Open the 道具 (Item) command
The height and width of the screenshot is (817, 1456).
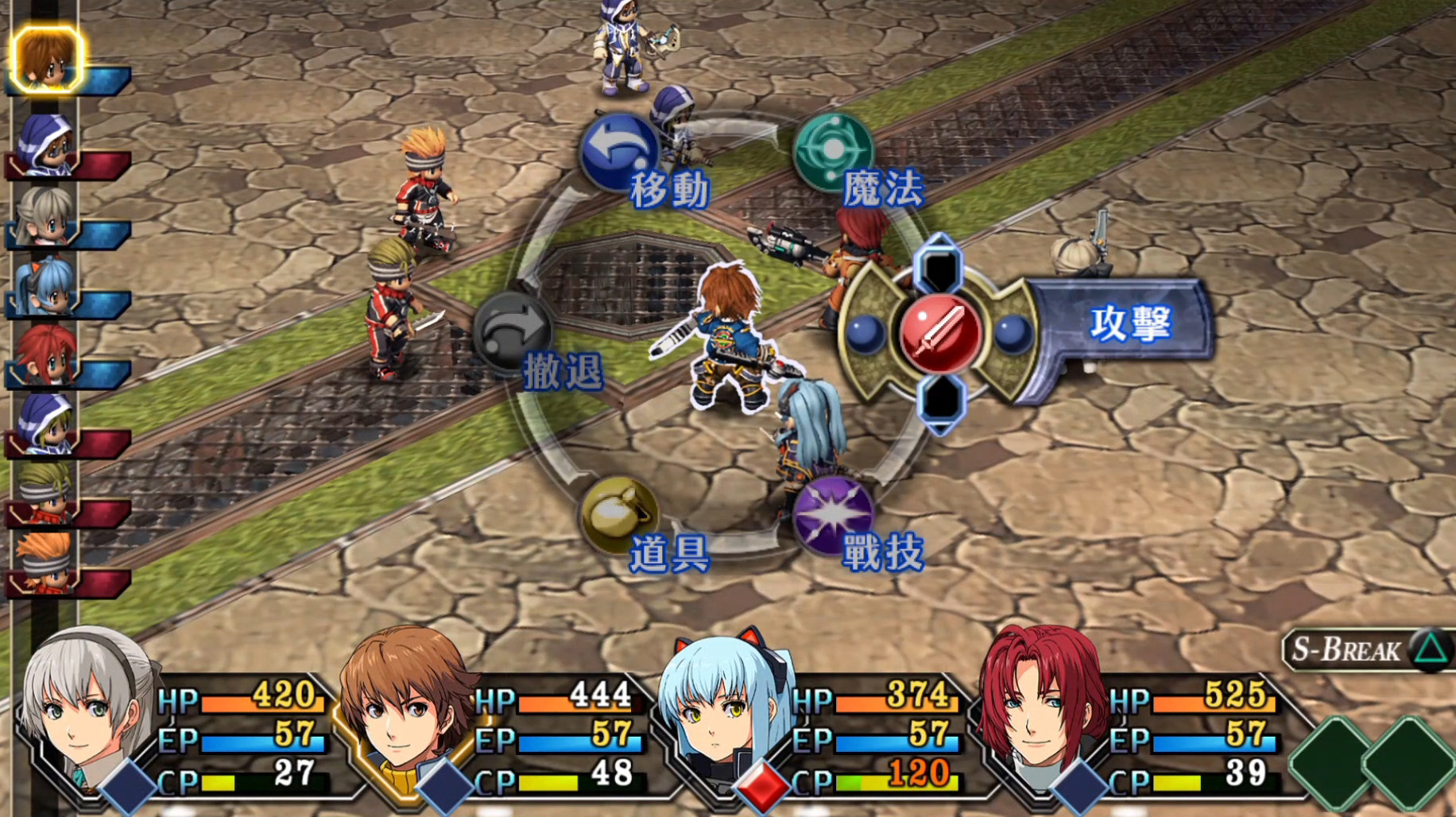pyautogui.click(x=619, y=514)
